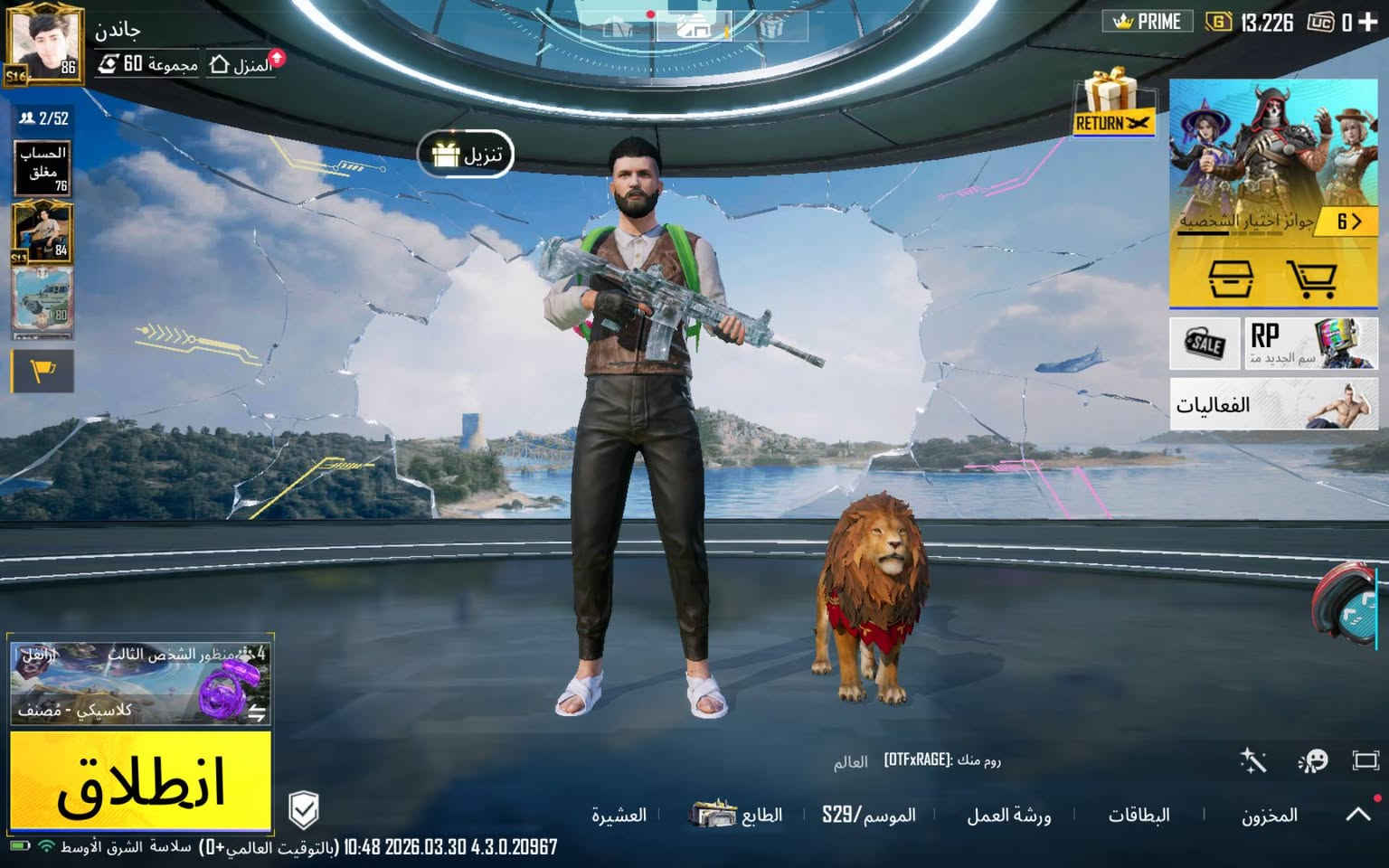Select the middle display tab above the character
Screen dimensions: 1389x868
(x=694, y=24)
